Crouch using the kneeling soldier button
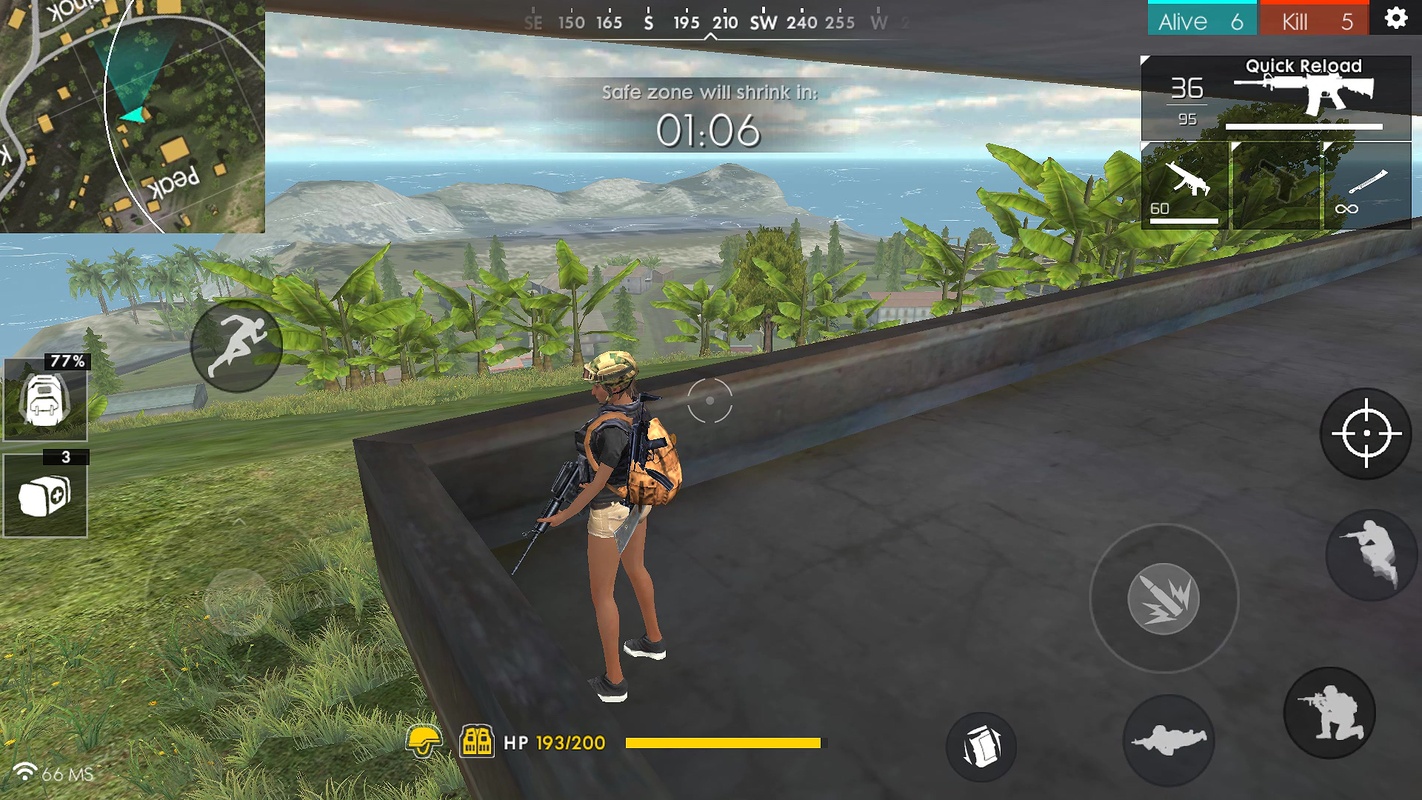 point(1329,712)
